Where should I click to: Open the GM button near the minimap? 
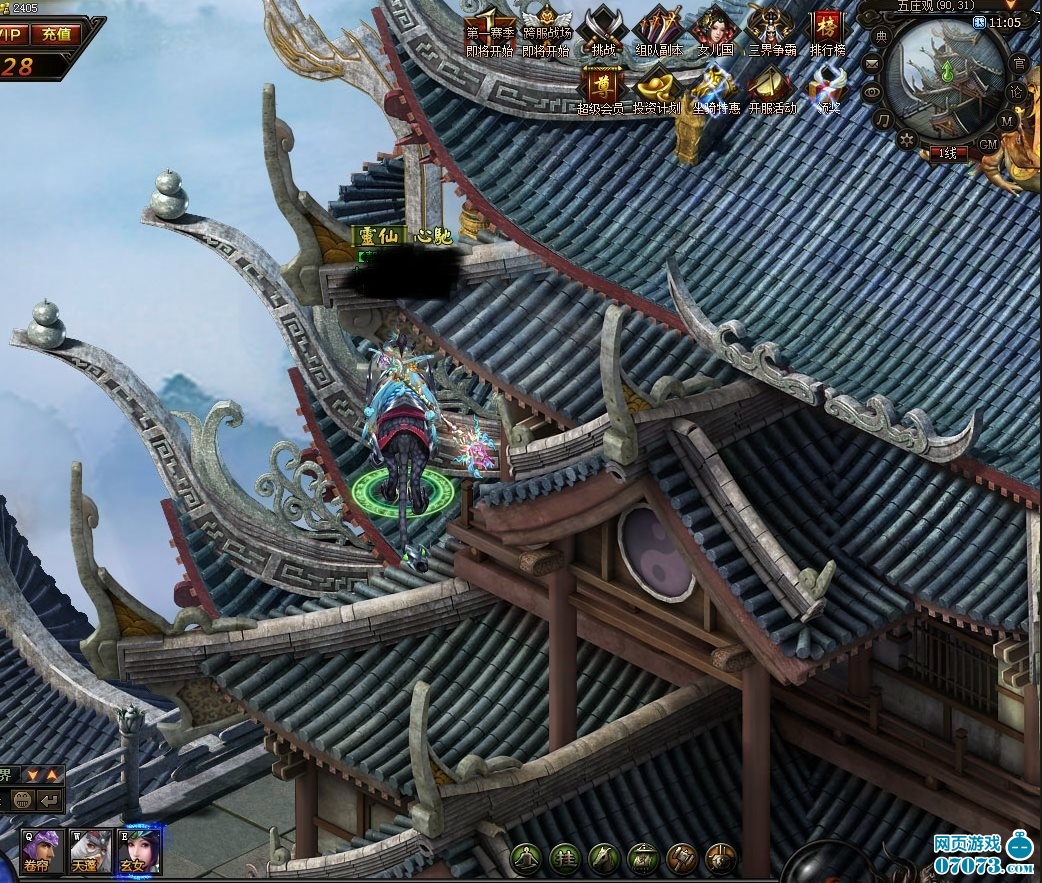tap(988, 144)
